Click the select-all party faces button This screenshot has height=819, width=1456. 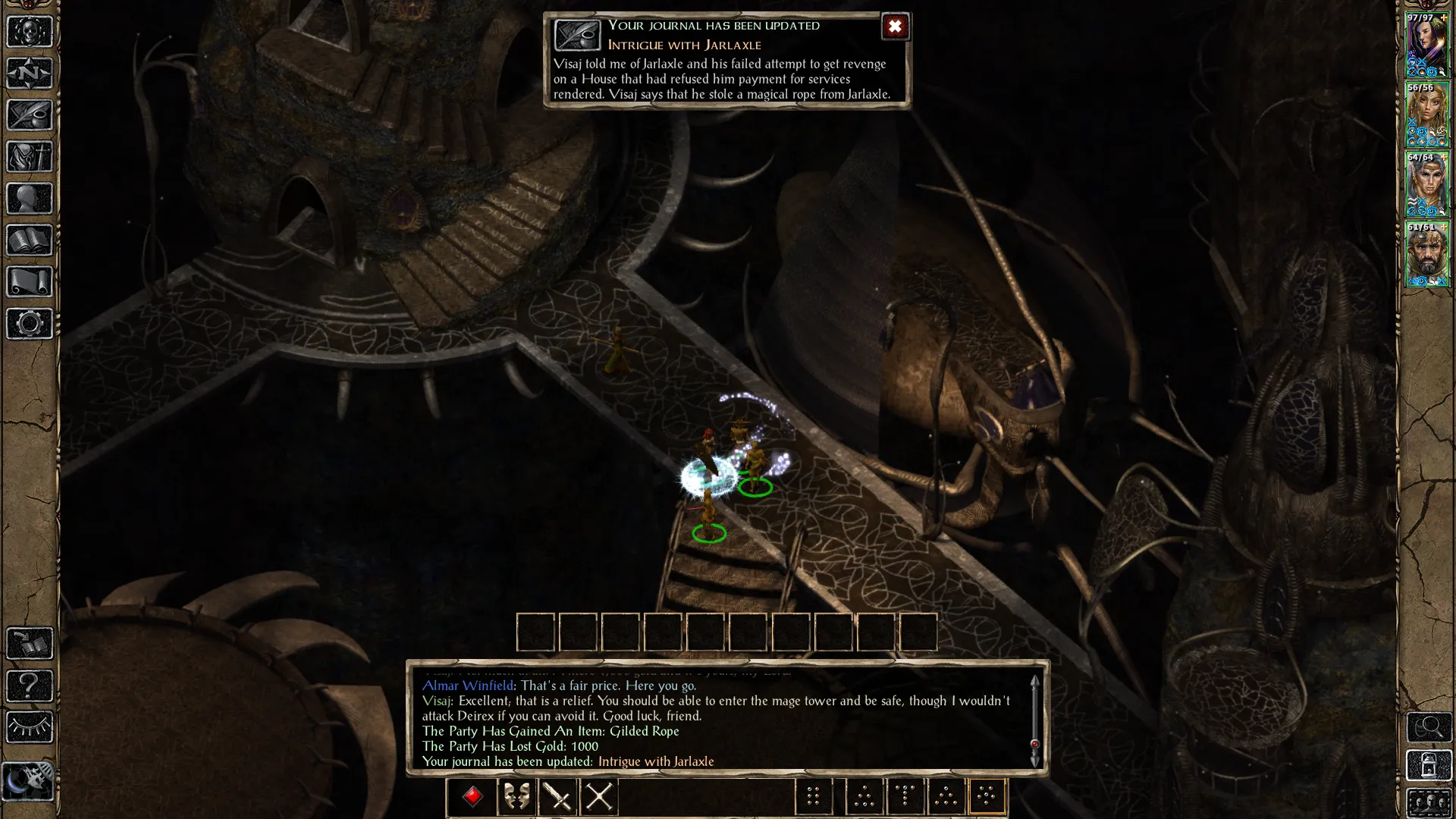click(x=1429, y=802)
